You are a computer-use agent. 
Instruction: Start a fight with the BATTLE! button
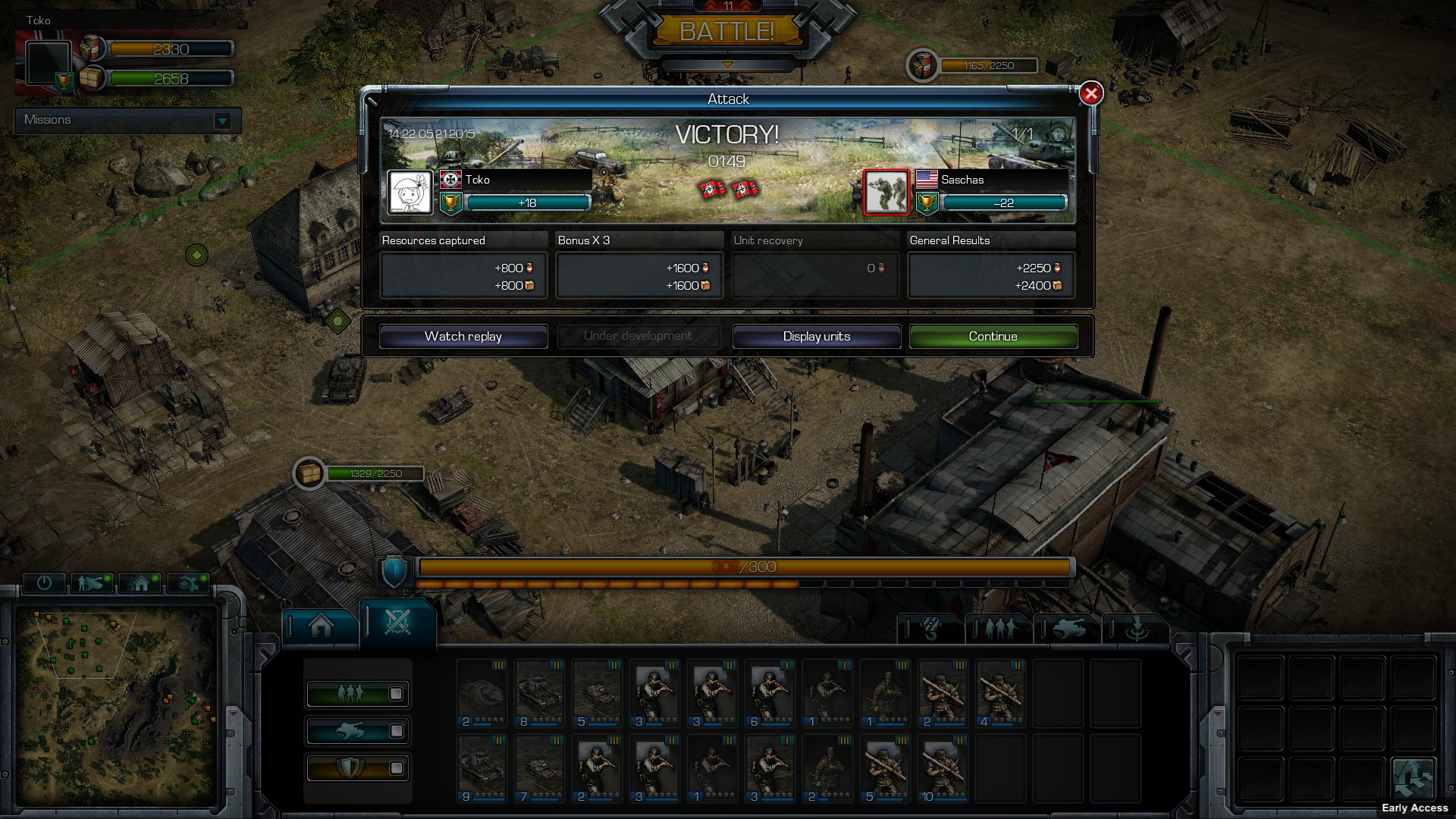coord(726,31)
